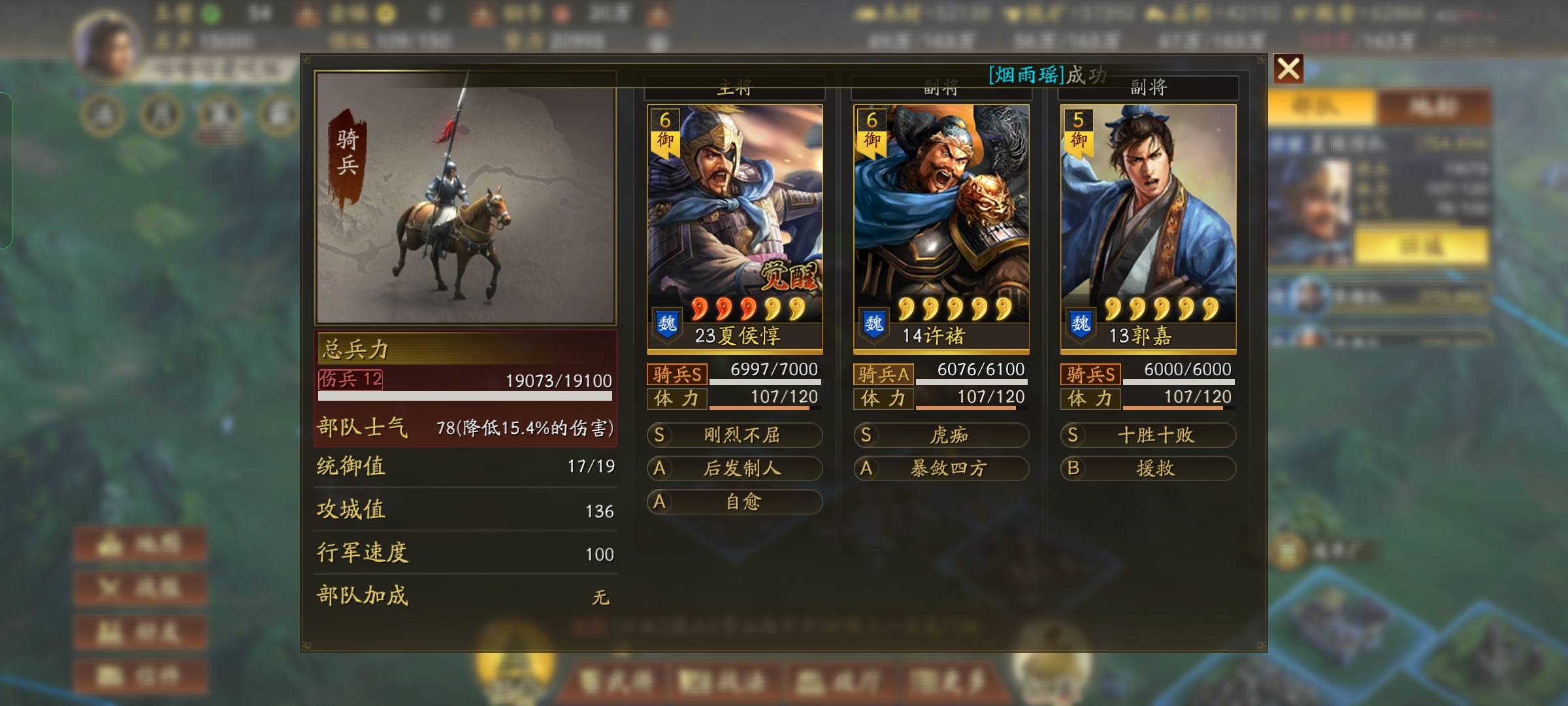Screen dimensions: 1568x706
Task: Open the 暴敛四方 skill details
Action: click(941, 468)
